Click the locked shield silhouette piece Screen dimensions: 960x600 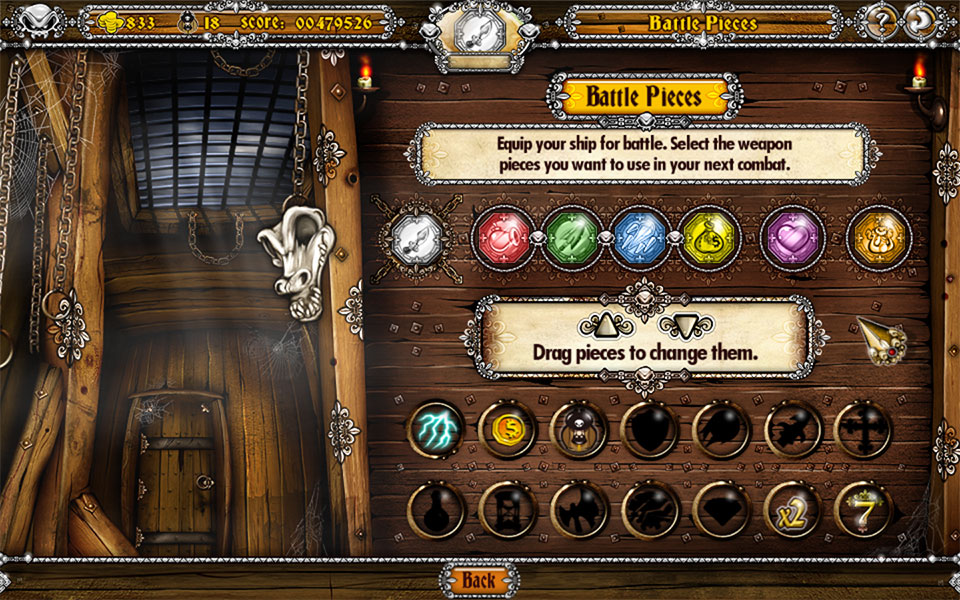pos(650,429)
